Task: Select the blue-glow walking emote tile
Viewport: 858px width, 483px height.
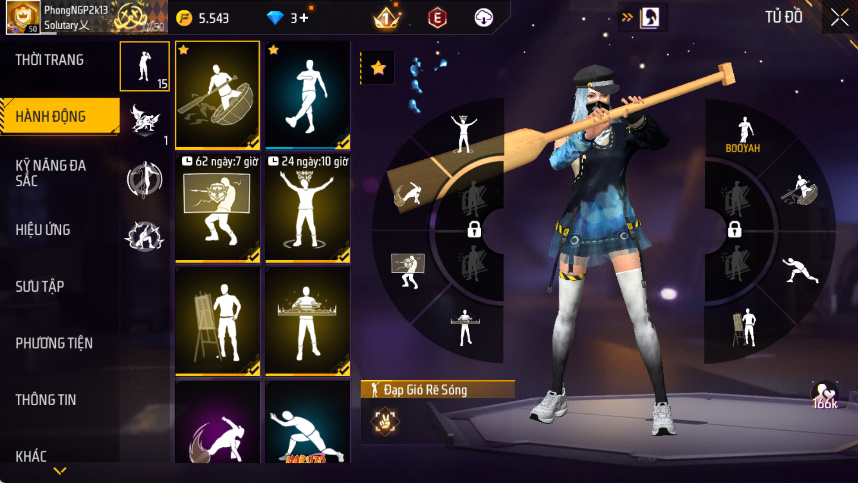Action: [x=307, y=95]
